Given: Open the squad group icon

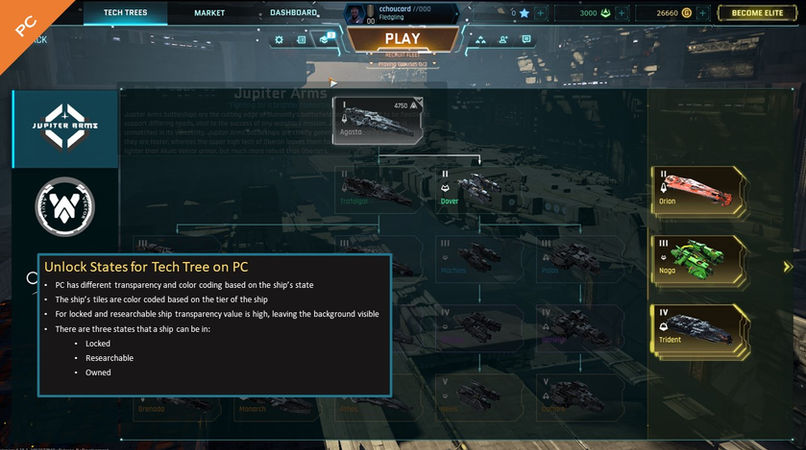Looking at the screenshot, I should [x=481, y=40].
